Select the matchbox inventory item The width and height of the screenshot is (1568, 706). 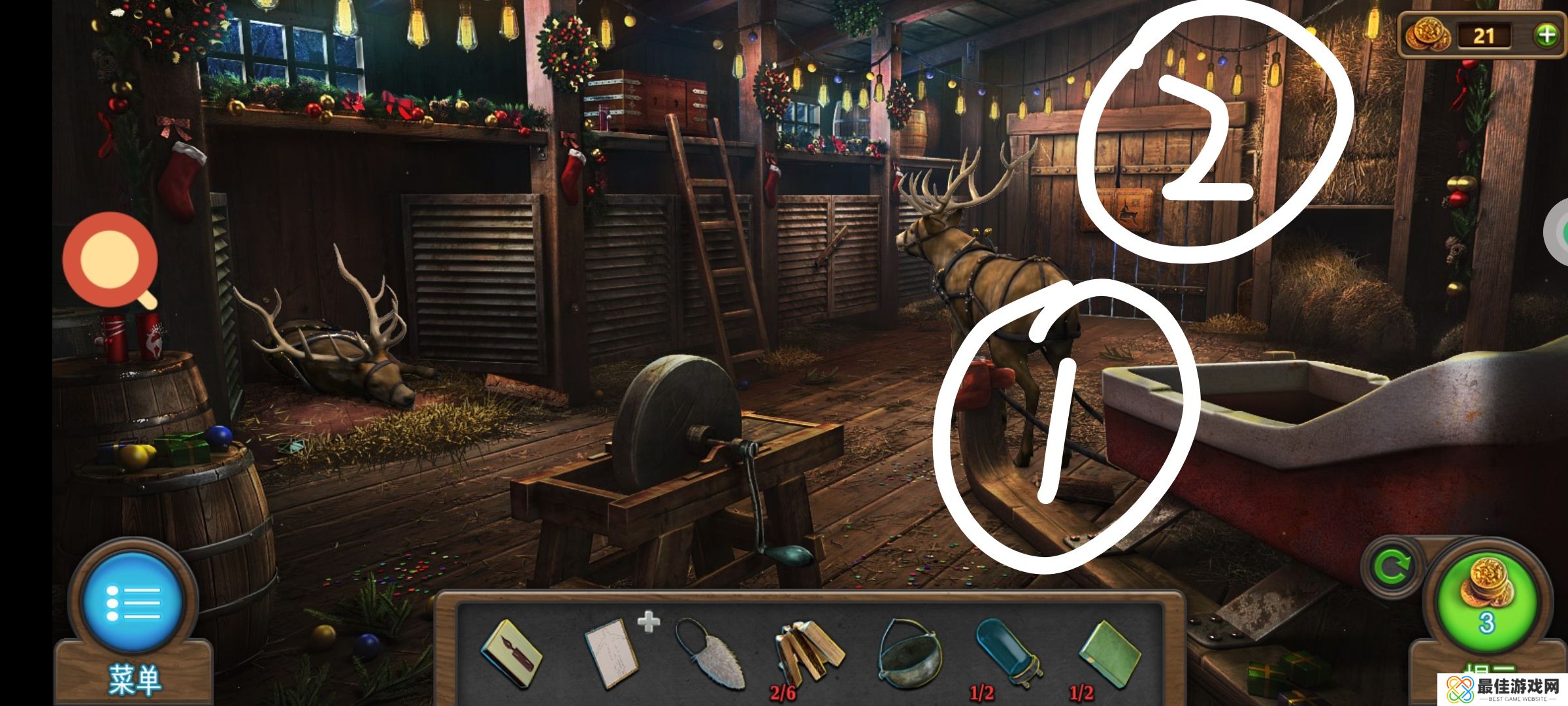point(511,654)
